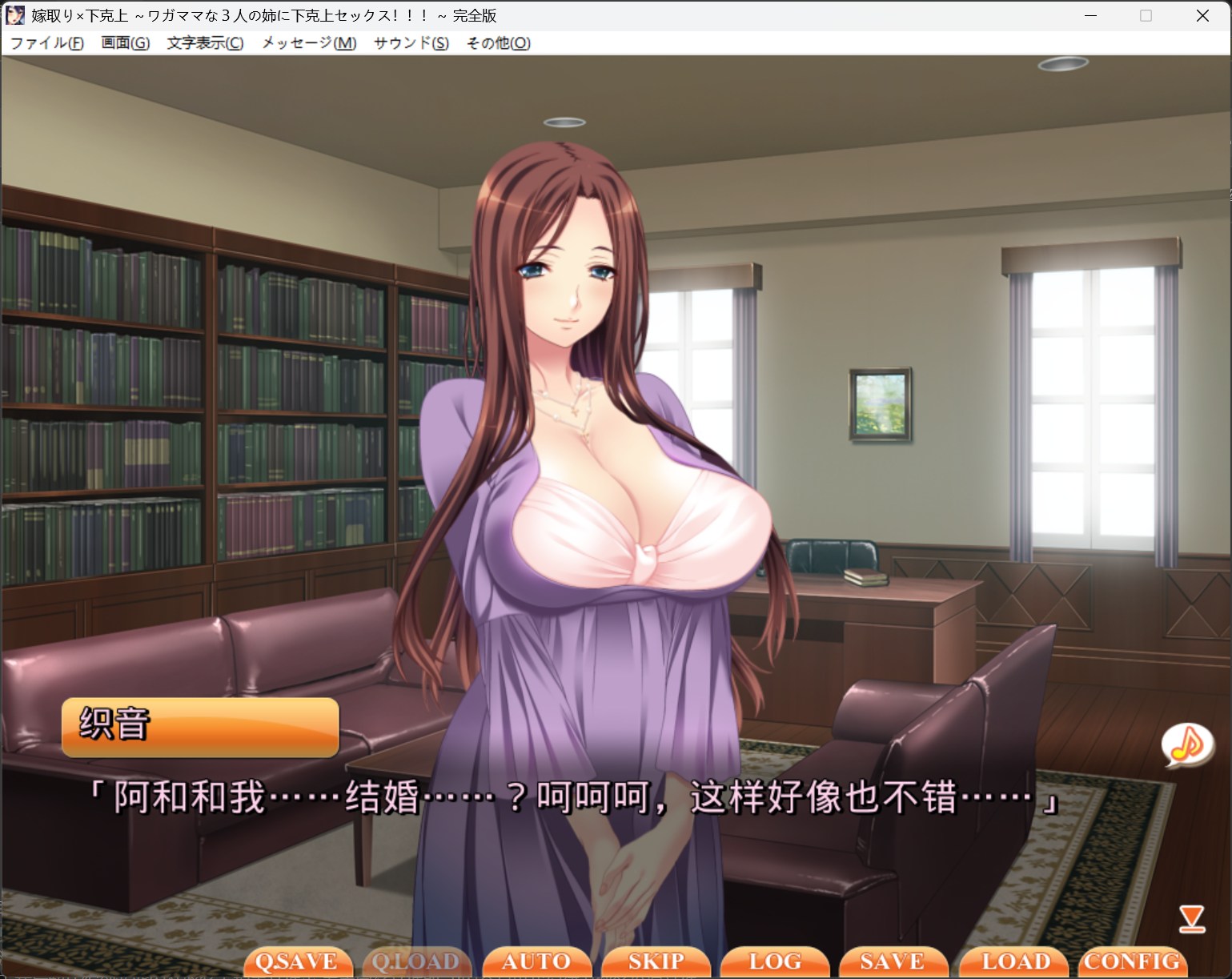1232x979 pixels.
Task: Open the CONFIG settings
Action: (x=1132, y=961)
